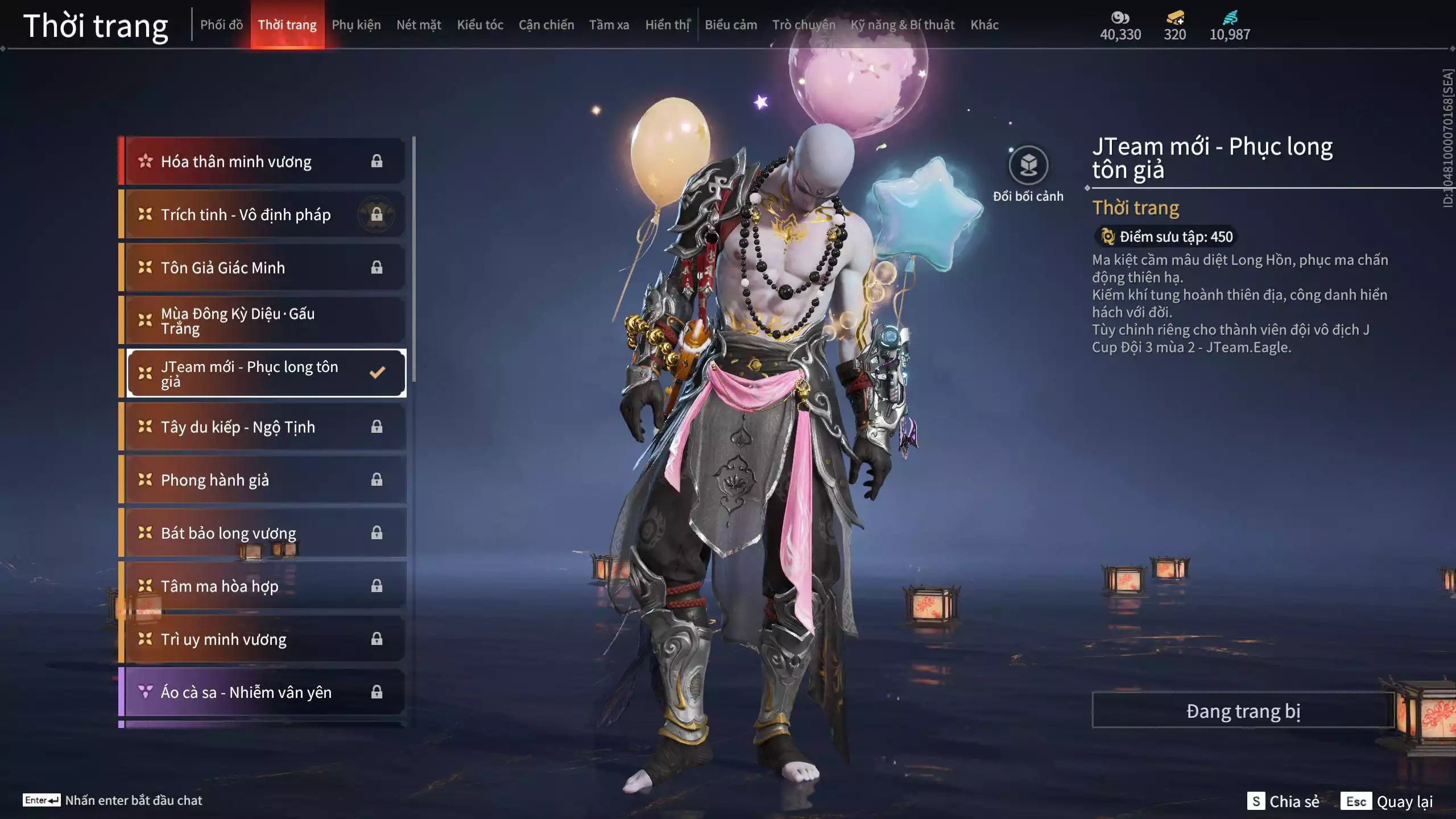
Task: Switch to Tầm xa tab
Action: 609,25
